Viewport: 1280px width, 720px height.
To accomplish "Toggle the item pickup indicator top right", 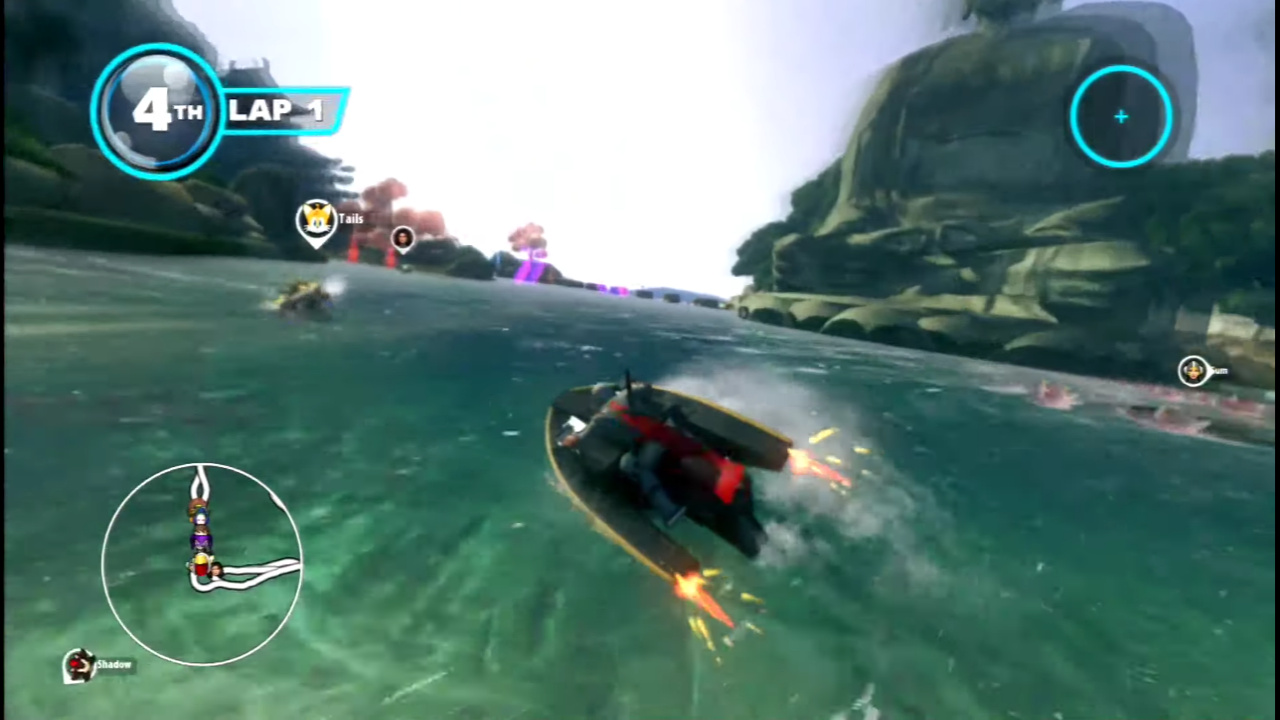I will [x=1120, y=117].
